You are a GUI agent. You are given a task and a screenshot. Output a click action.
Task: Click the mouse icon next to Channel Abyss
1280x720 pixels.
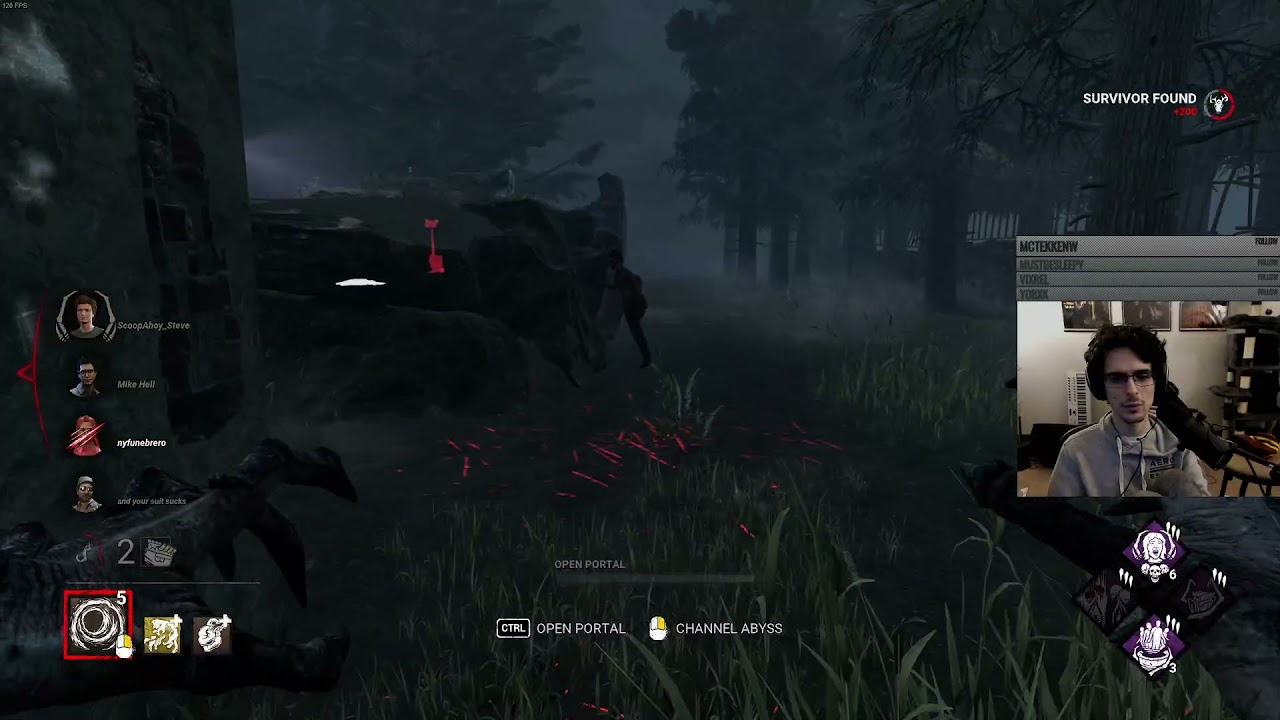[x=657, y=628]
